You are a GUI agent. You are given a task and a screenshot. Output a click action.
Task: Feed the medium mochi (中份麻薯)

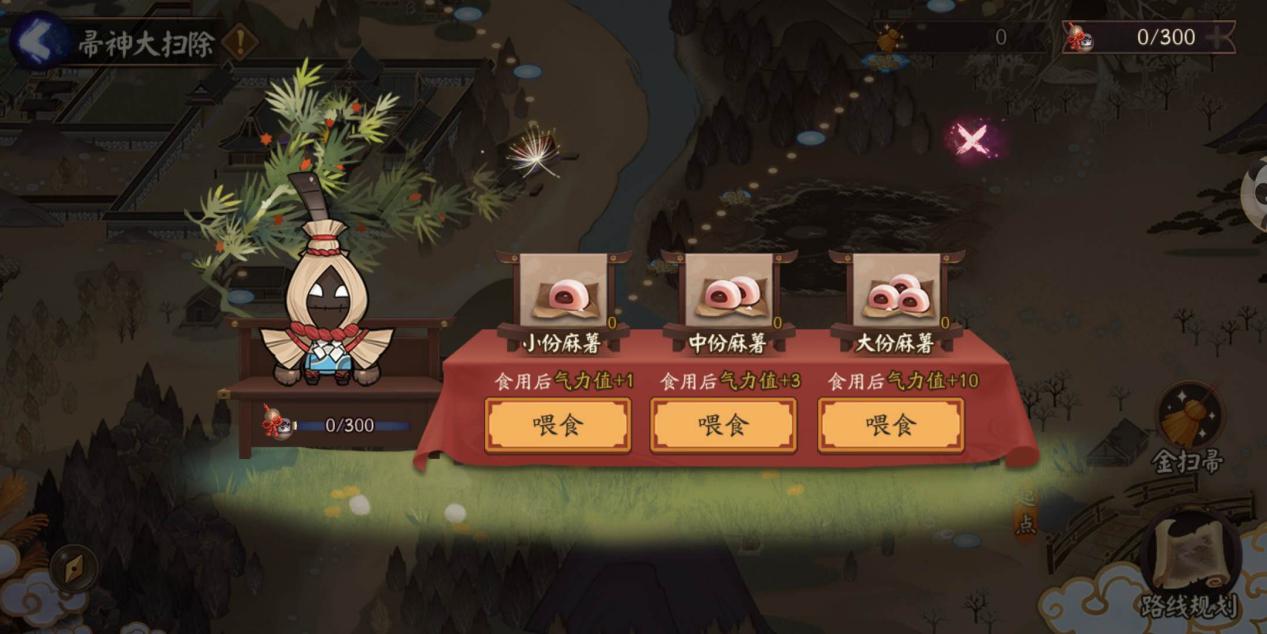pos(723,425)
